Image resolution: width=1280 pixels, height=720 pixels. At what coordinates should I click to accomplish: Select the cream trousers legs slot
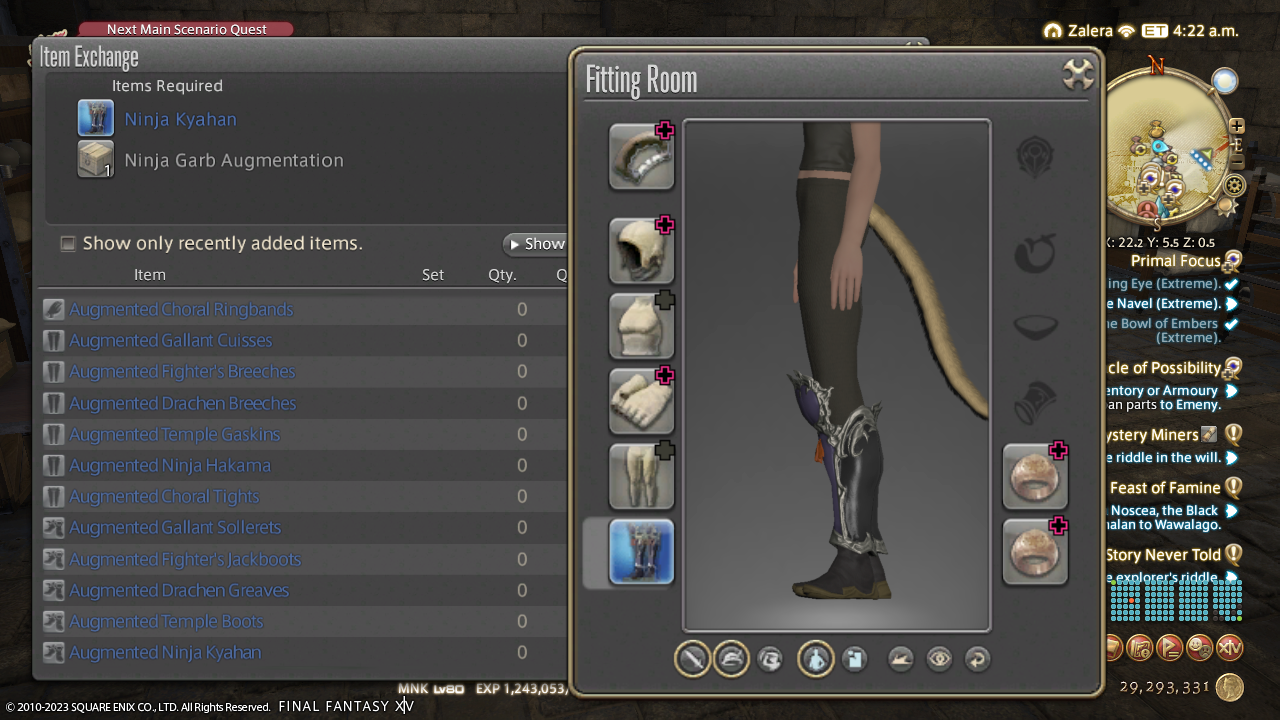pyautogui.click(x=641, y=476)
